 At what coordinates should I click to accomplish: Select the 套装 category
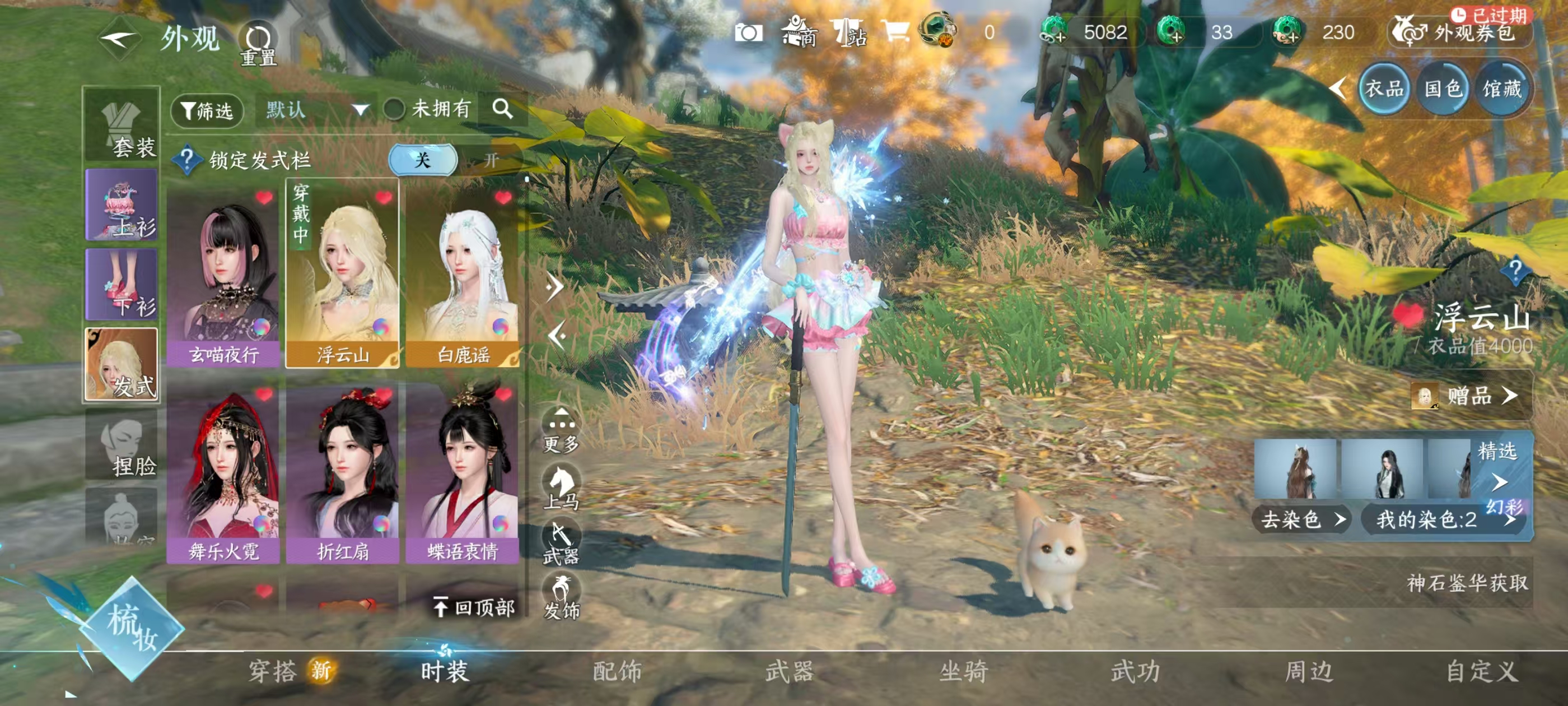[x=122, y=126]
